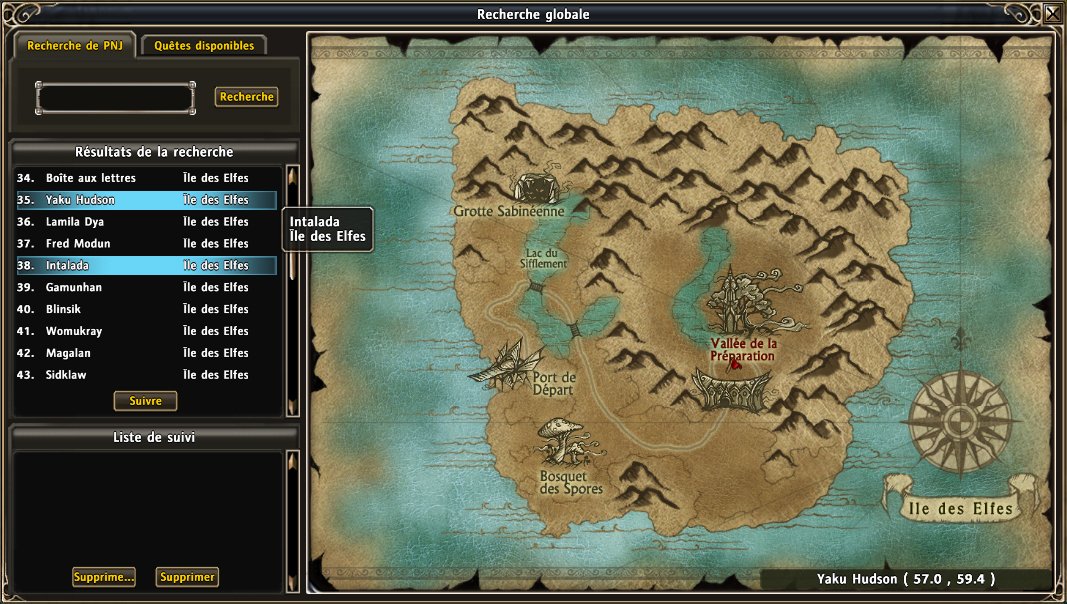The height and width of the screenshot is (604, 1067).
Task: Close the Recherche globale window
Action: [1053, 13]
